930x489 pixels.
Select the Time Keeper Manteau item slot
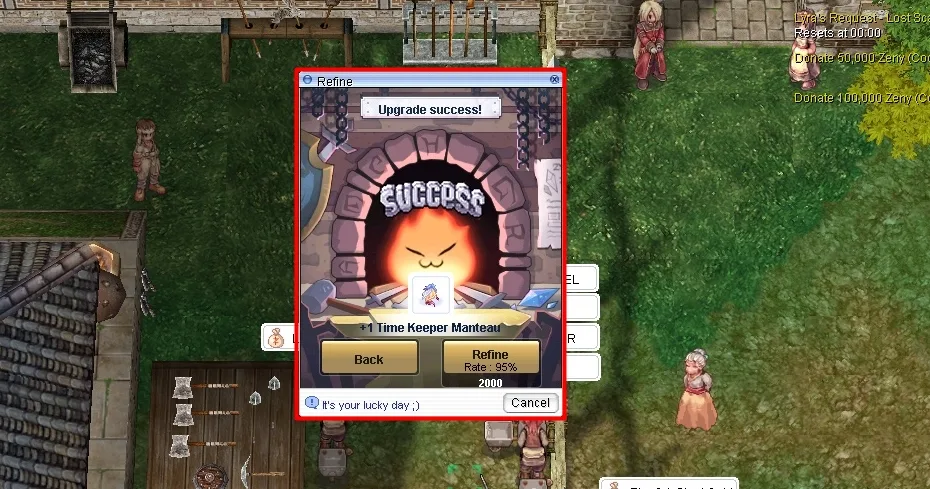click(431, 296)
